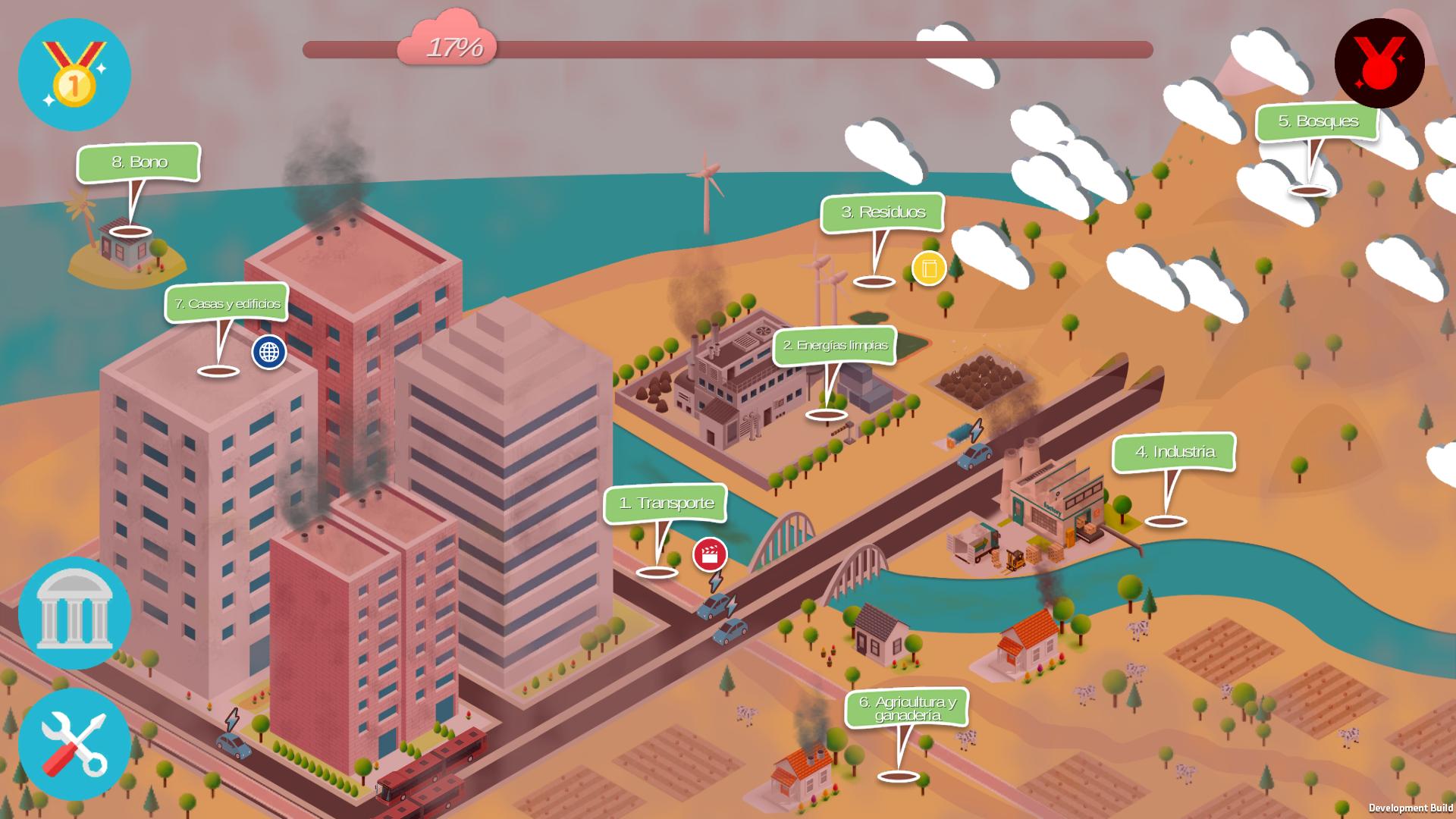Open the 3. Residuos level marker
Viewport: 1456px width, 819px height.
tap(882, 213)
